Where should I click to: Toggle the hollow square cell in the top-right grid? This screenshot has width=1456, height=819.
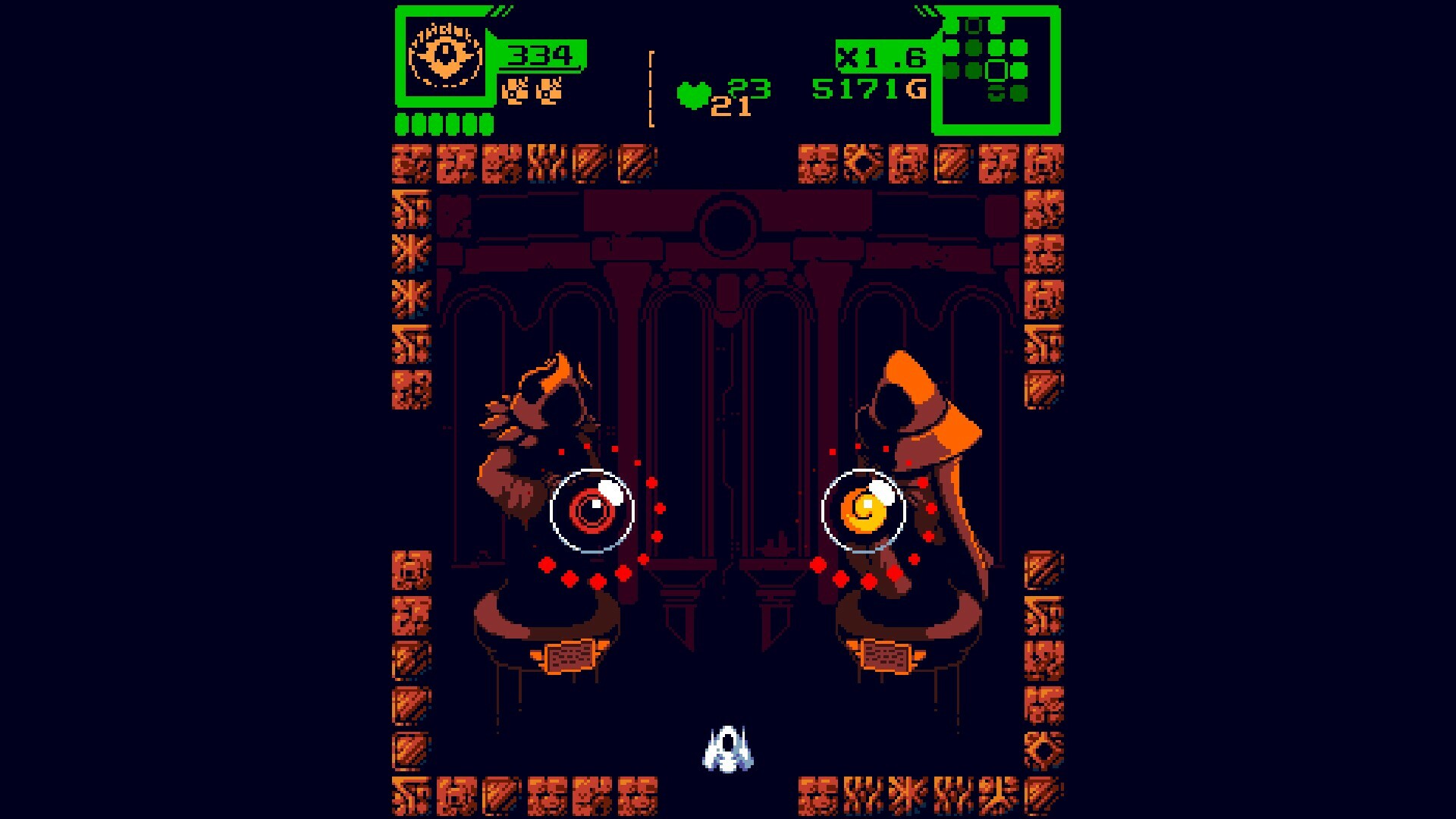coord(996,71)
